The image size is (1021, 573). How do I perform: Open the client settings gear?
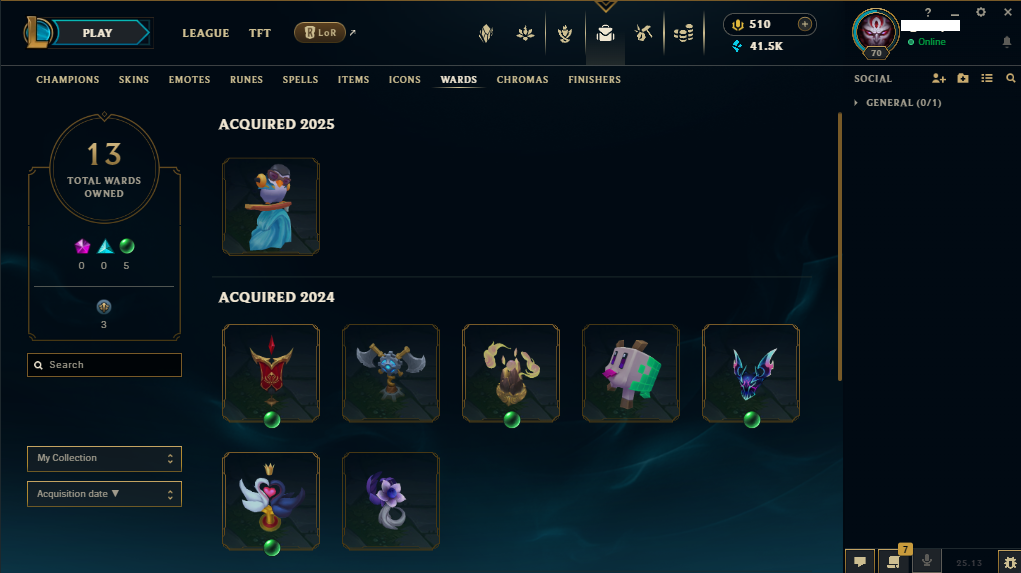tap(981, 12)
